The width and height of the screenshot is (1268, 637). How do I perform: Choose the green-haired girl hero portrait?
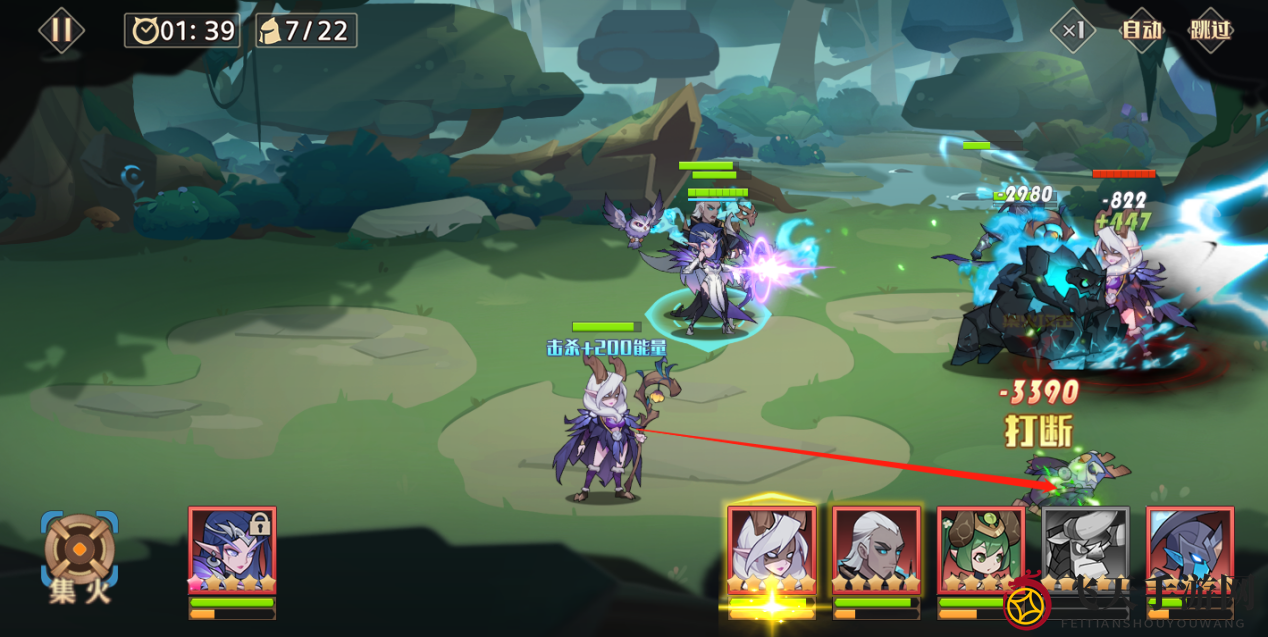(981, 550)
